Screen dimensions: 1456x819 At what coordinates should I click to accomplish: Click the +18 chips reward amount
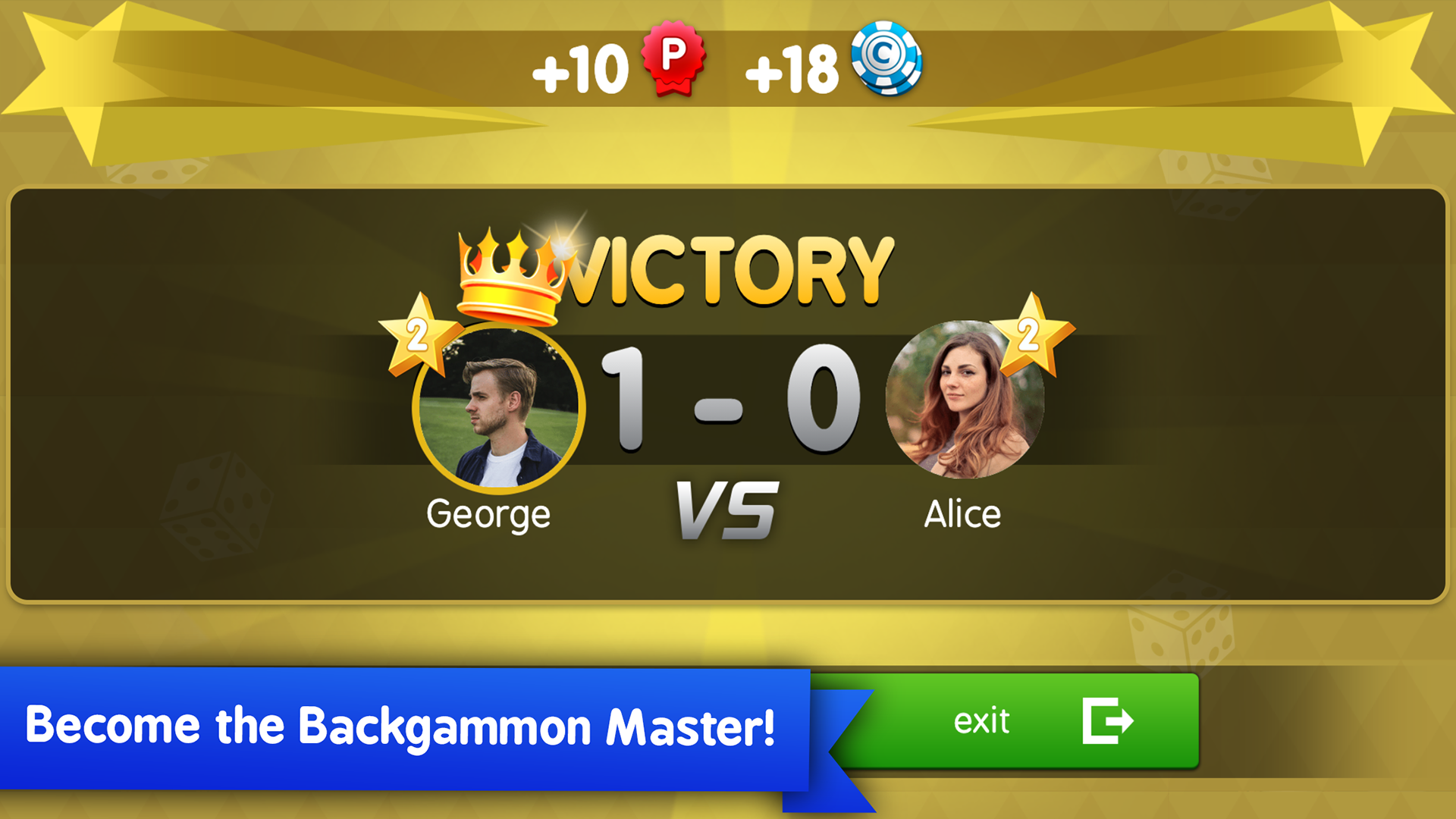point(792,71)
